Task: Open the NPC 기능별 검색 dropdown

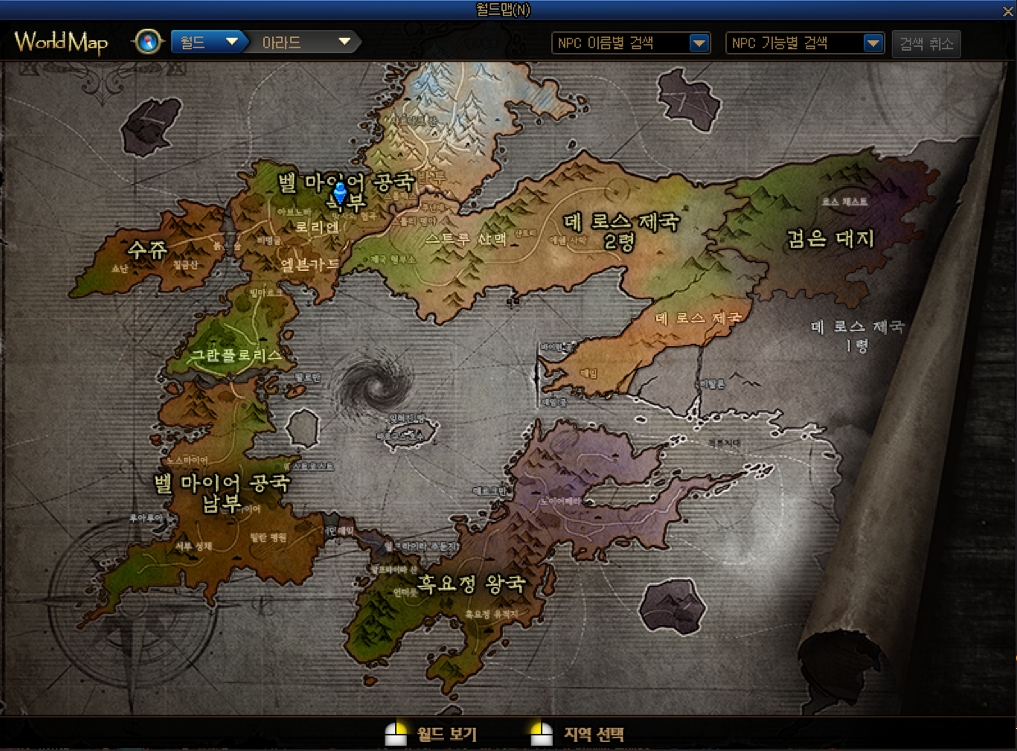Action: pyautogui.click(x=804, y=43)
